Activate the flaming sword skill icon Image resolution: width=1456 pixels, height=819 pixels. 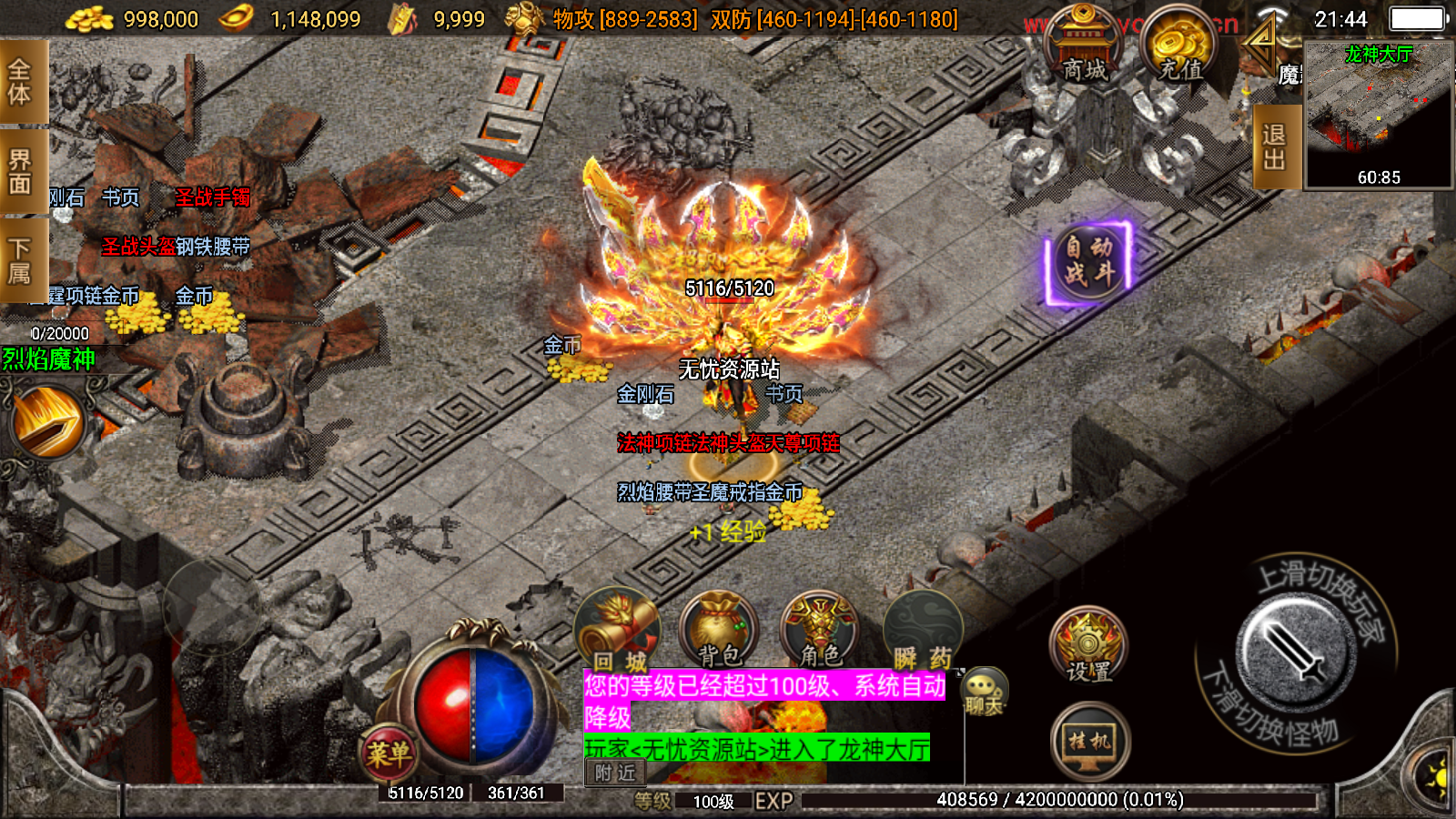coord(47,422)
